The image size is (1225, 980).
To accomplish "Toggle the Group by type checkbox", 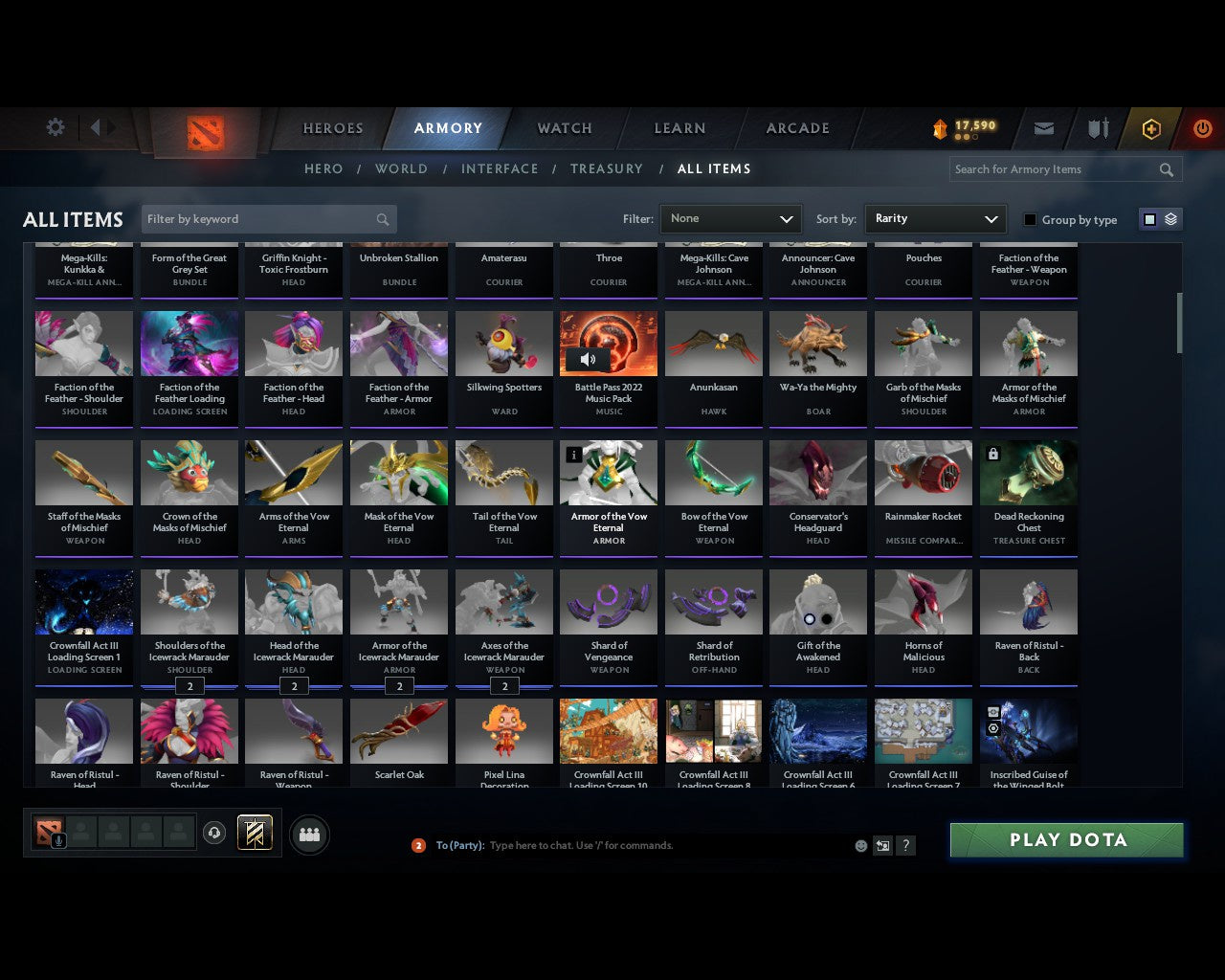I will 1030,219.
